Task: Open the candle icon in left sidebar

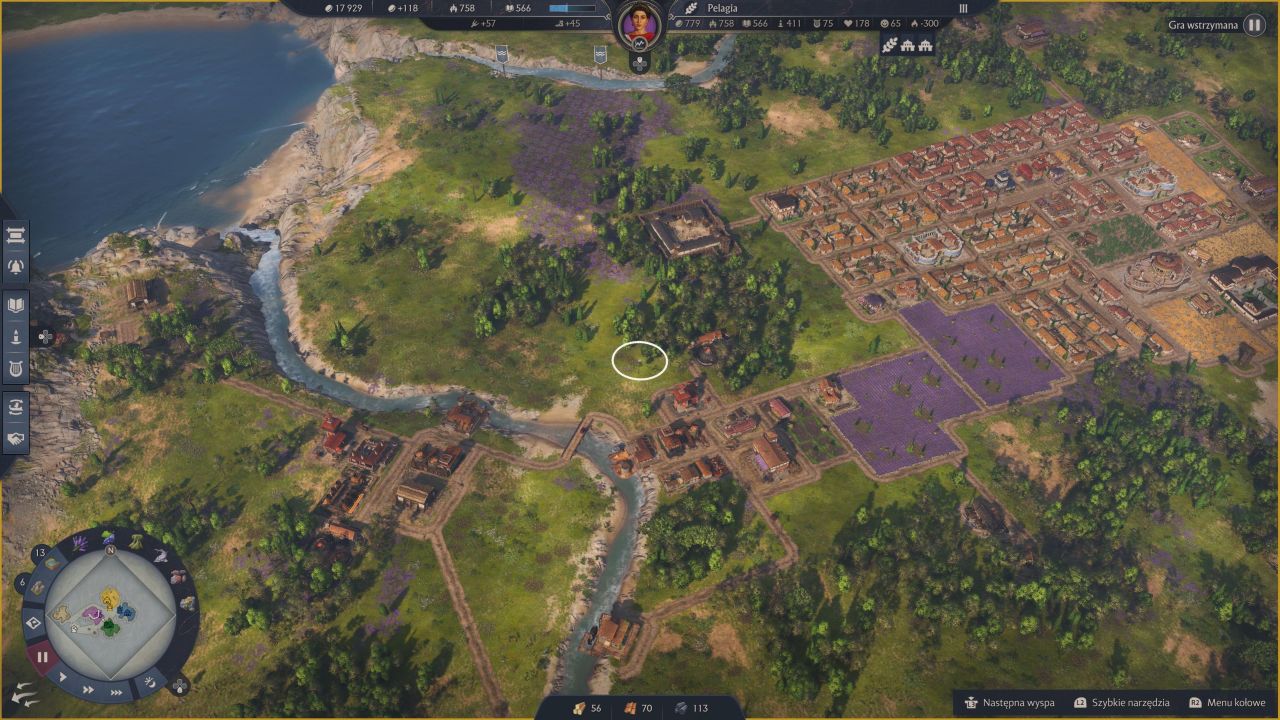Action: [x=16, y=337]
